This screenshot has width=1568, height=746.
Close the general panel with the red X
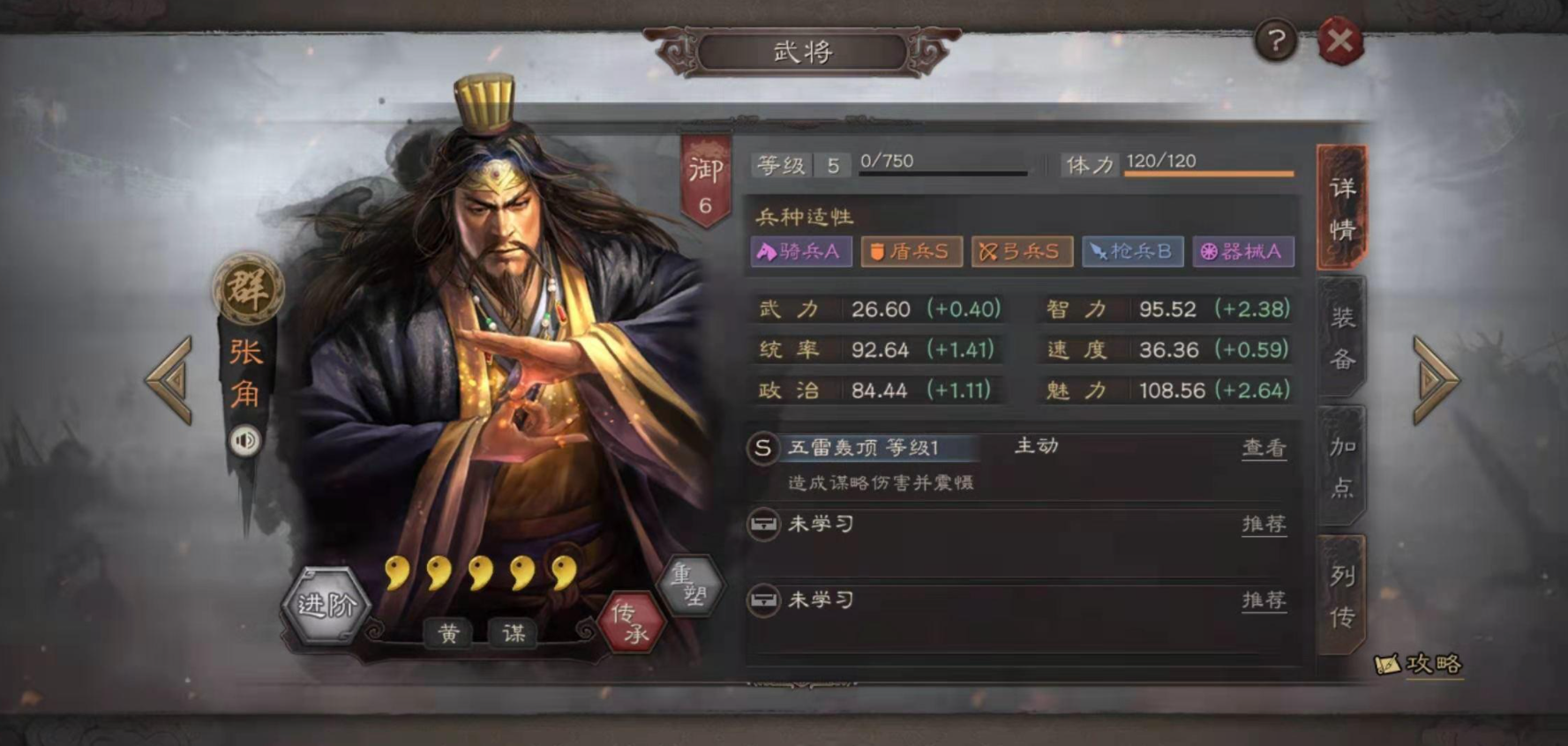(1339, 41)
